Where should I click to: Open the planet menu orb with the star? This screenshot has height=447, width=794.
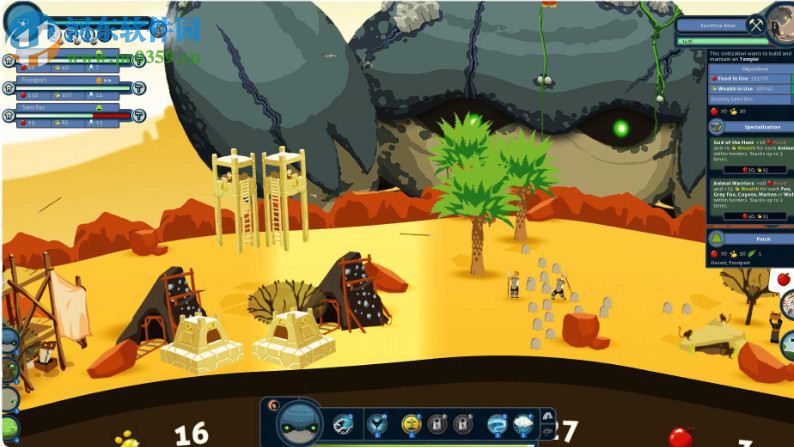click(x=22, y=22)
